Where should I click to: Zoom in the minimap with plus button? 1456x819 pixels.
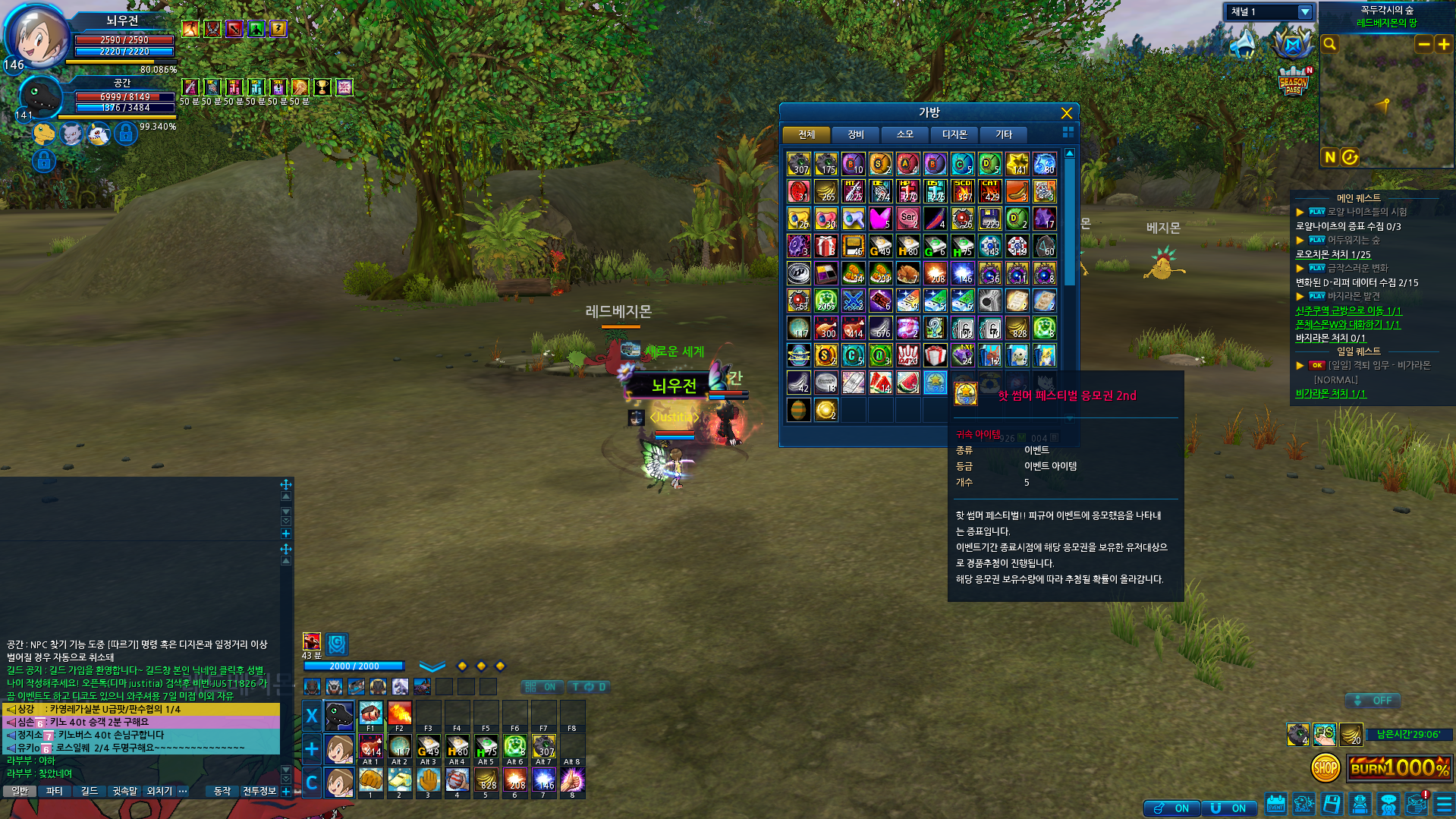pyautogui.click(x=1443, y=45)
